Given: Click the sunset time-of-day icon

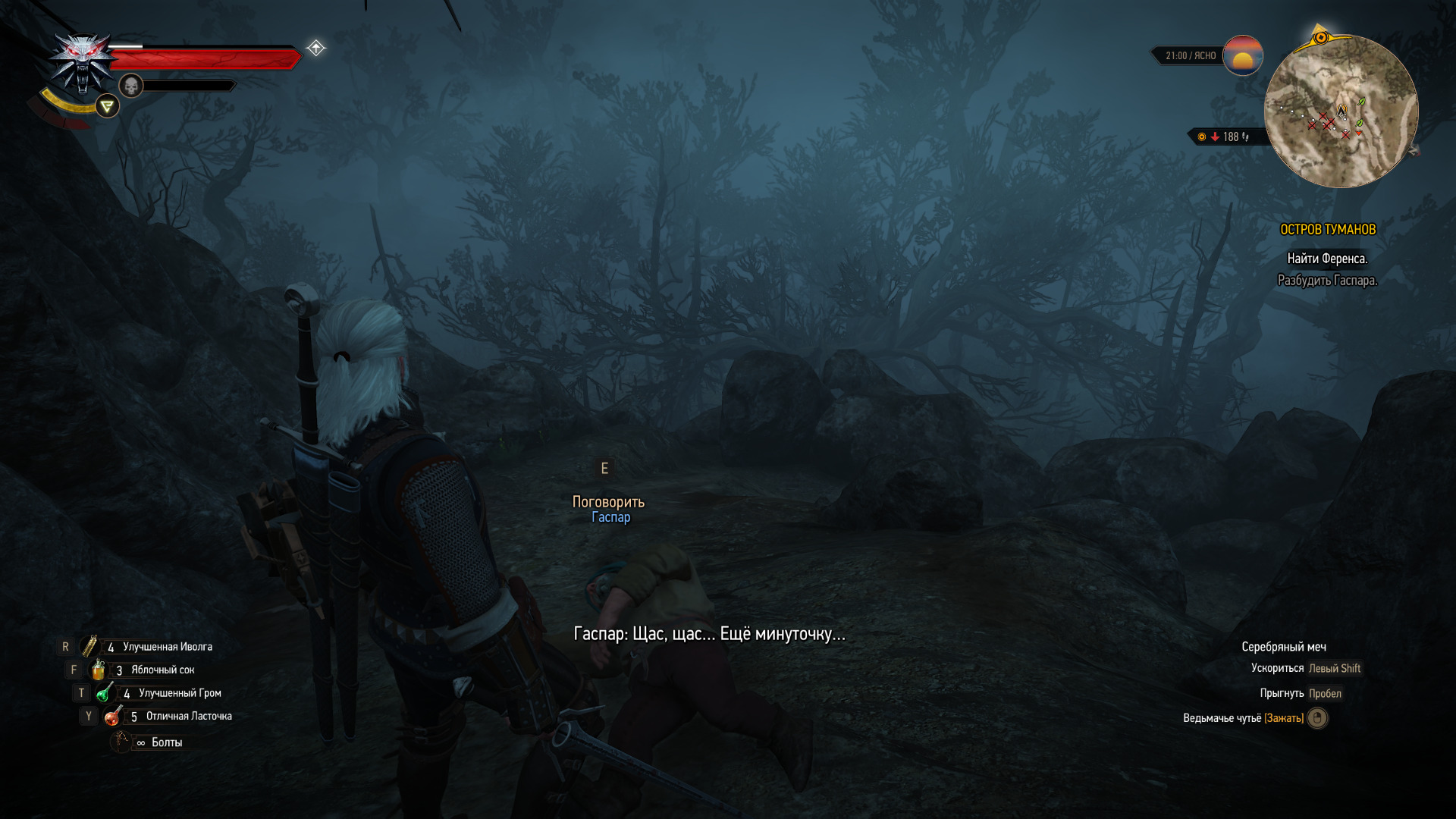Looking at the screenshot, I should 1242,55.
